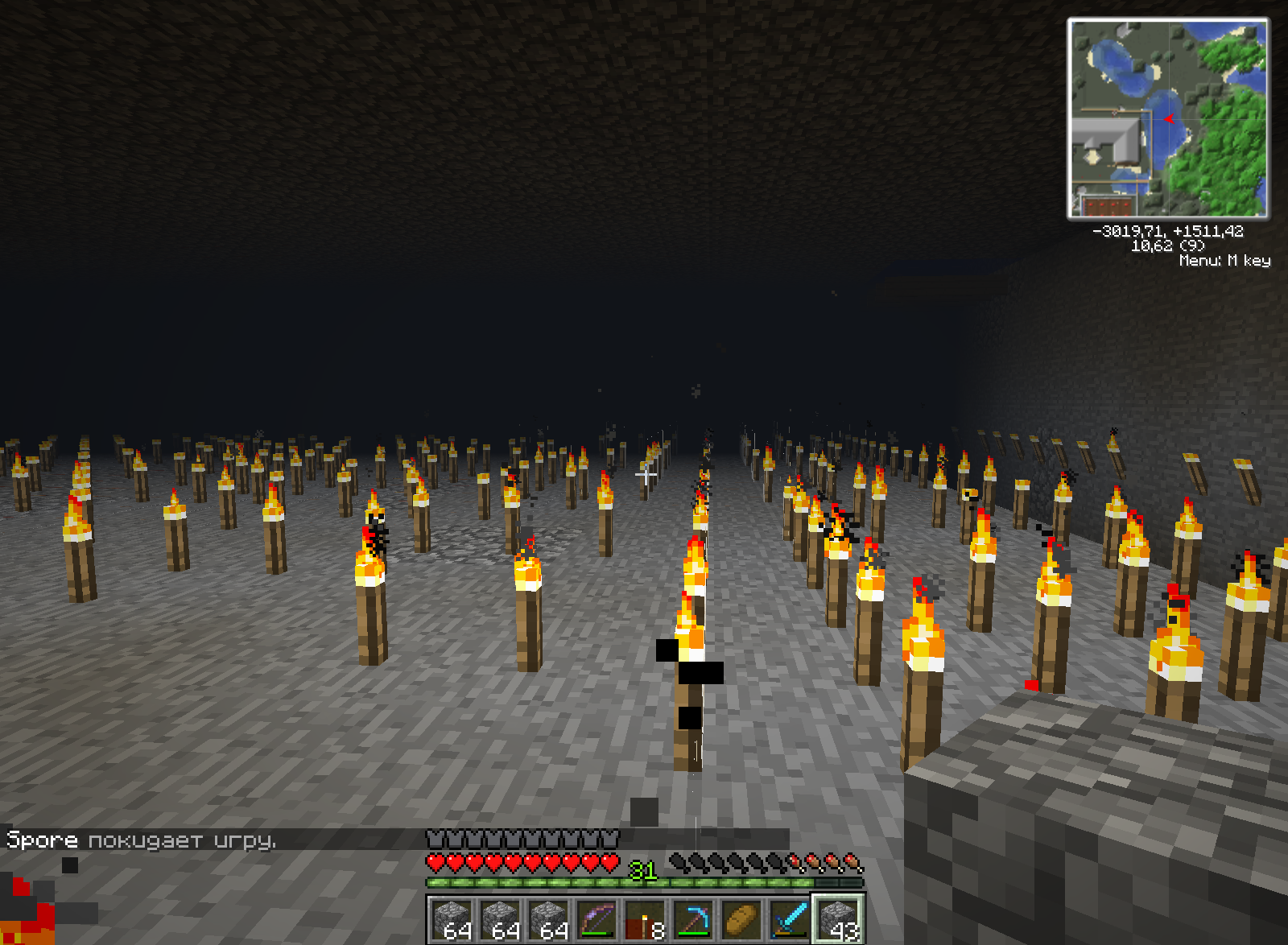Choose the diamond pickaxe in the hotbar
The image size is (1288, 945).
[x=693, y=918]
